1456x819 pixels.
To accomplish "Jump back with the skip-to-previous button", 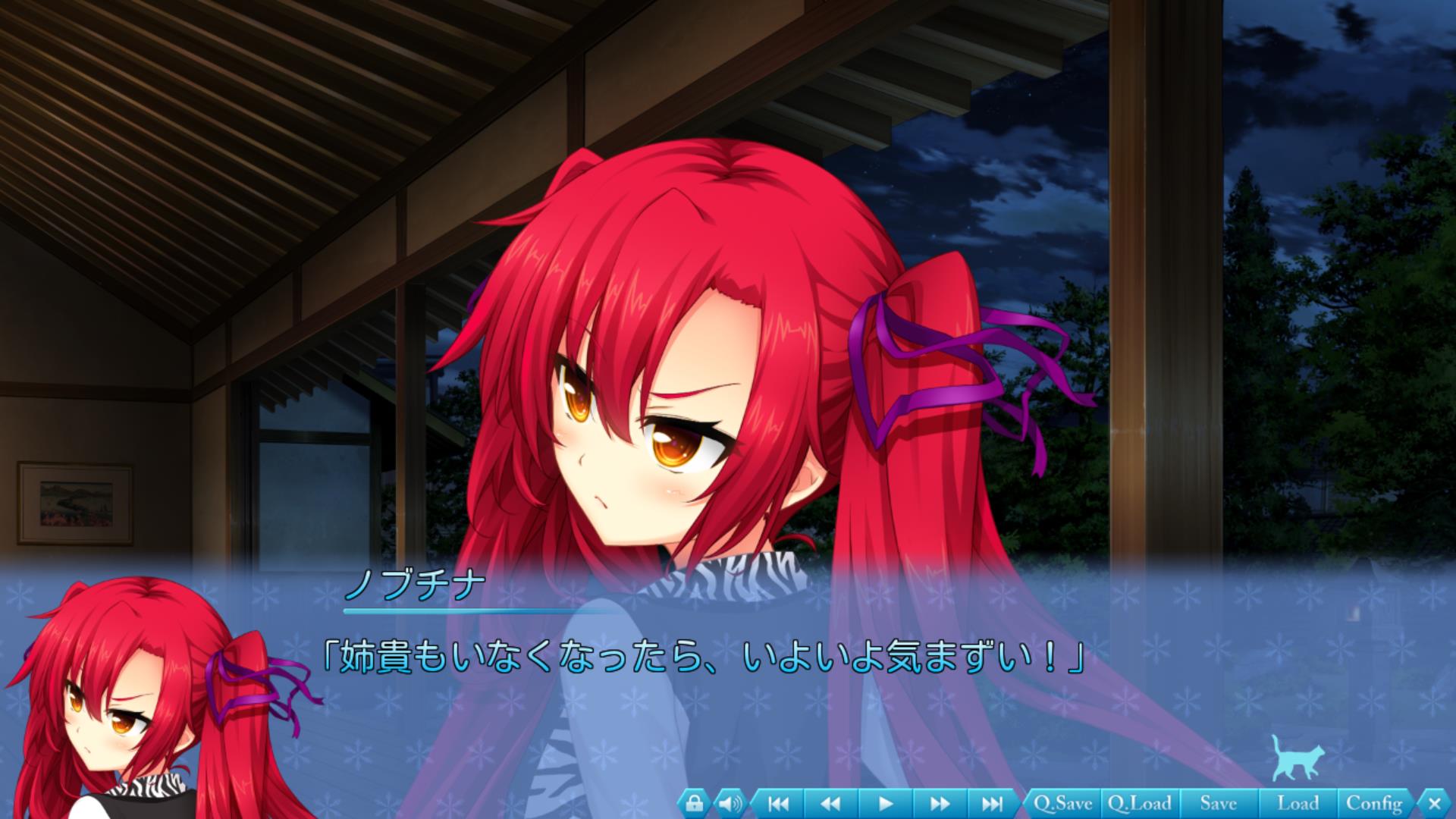I will (x=778, y=802).
